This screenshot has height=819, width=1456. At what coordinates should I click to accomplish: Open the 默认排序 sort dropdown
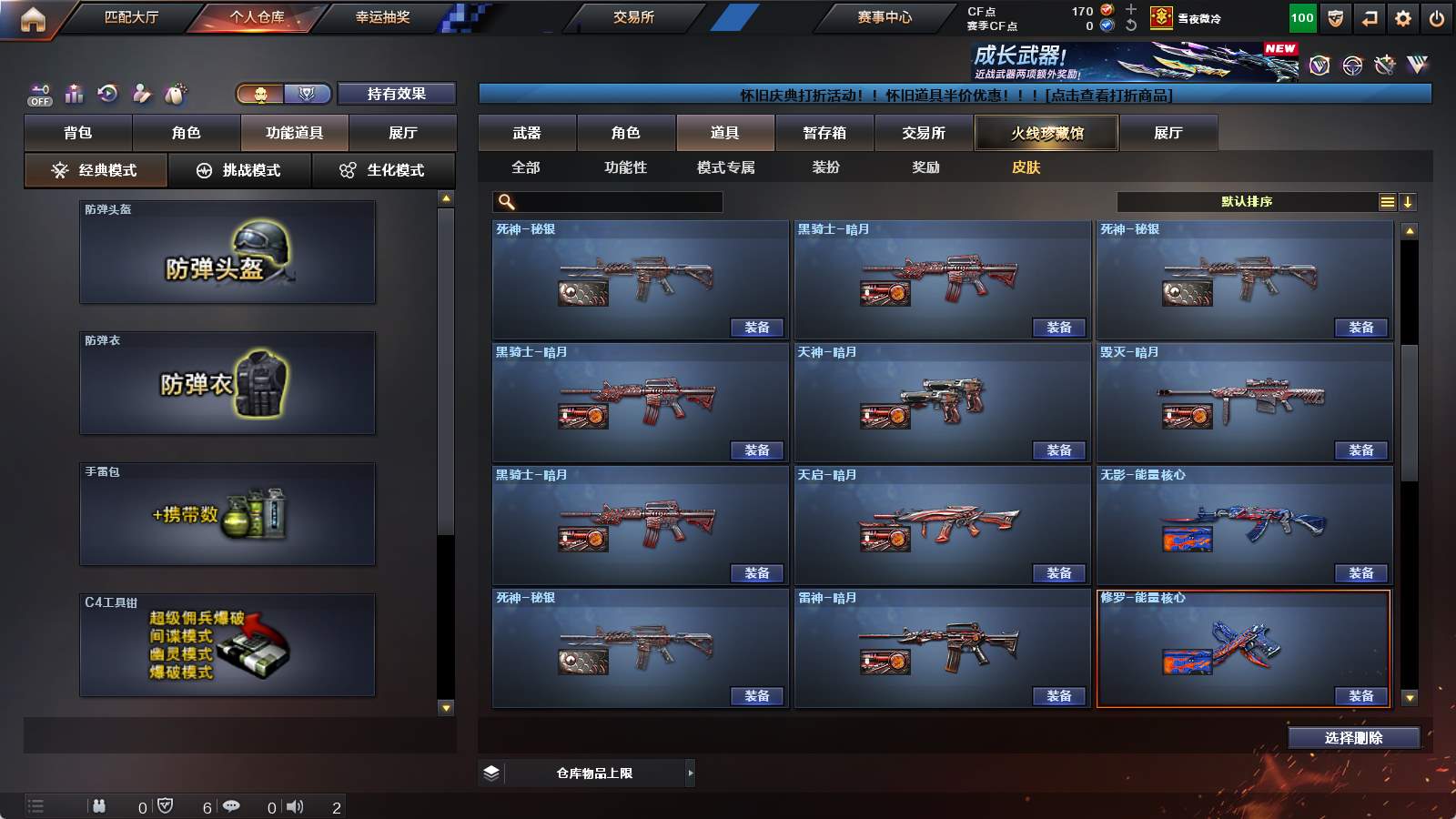pyautogui.click(x=1247, y=202)
